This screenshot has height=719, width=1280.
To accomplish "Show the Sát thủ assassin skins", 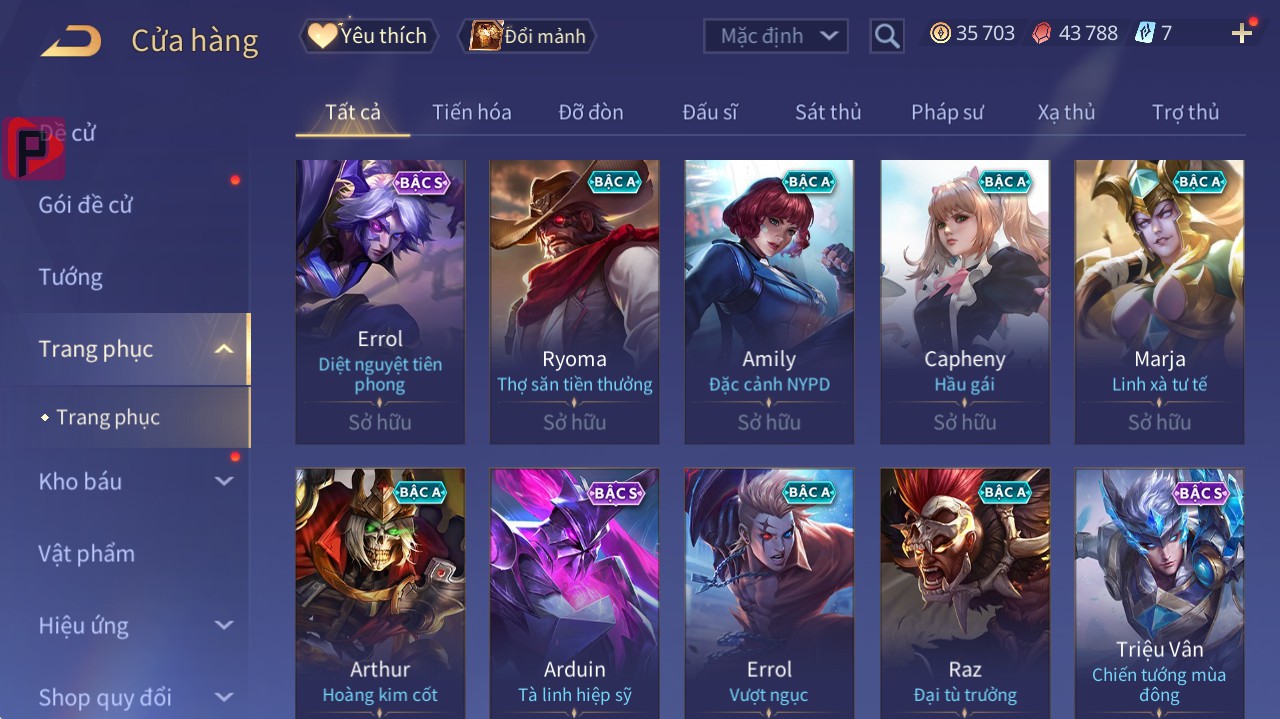I will pos(828,112).
